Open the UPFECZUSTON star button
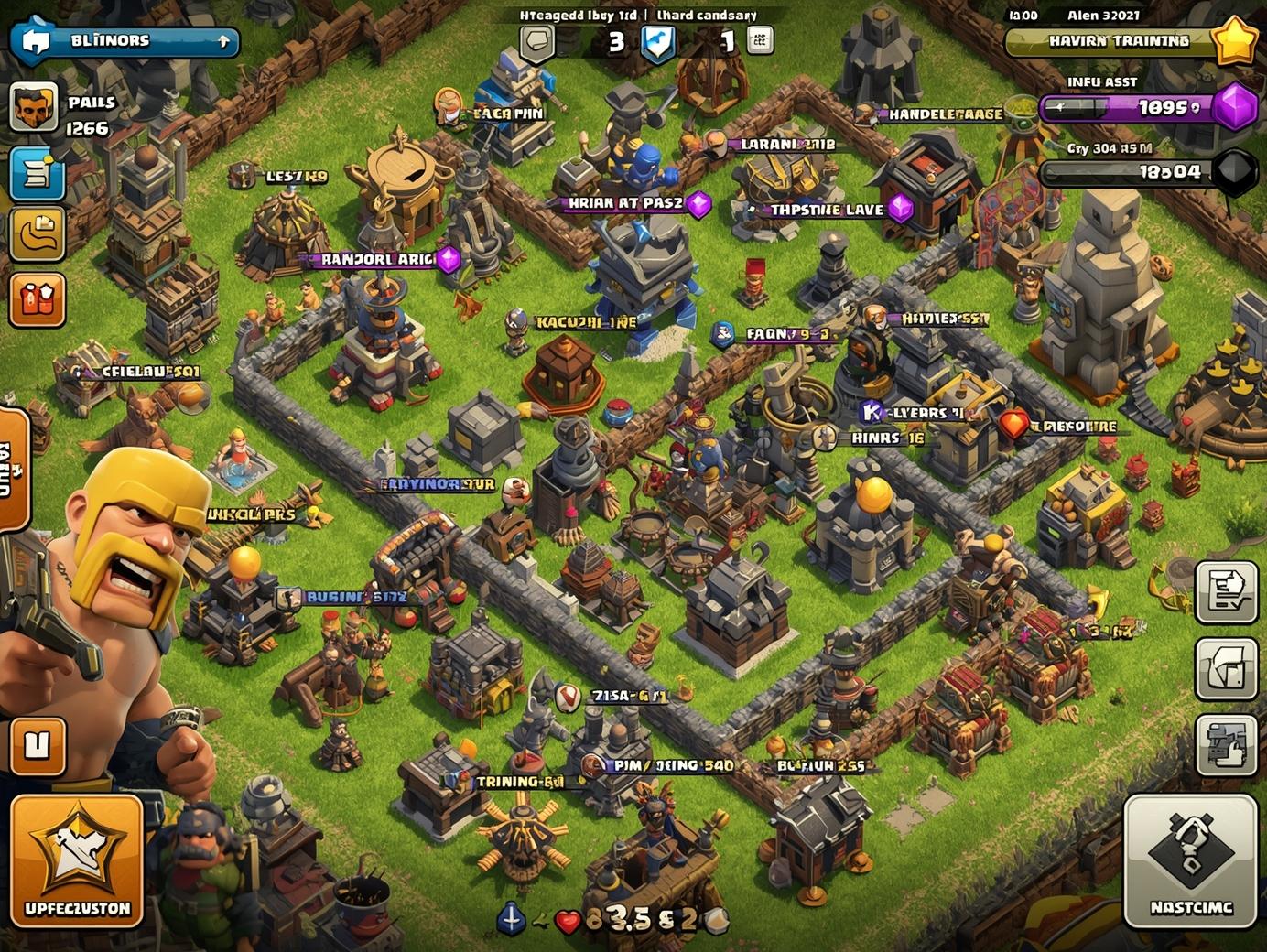The image size is (1267, 952). pyautogui.click(x=78, y=860)
